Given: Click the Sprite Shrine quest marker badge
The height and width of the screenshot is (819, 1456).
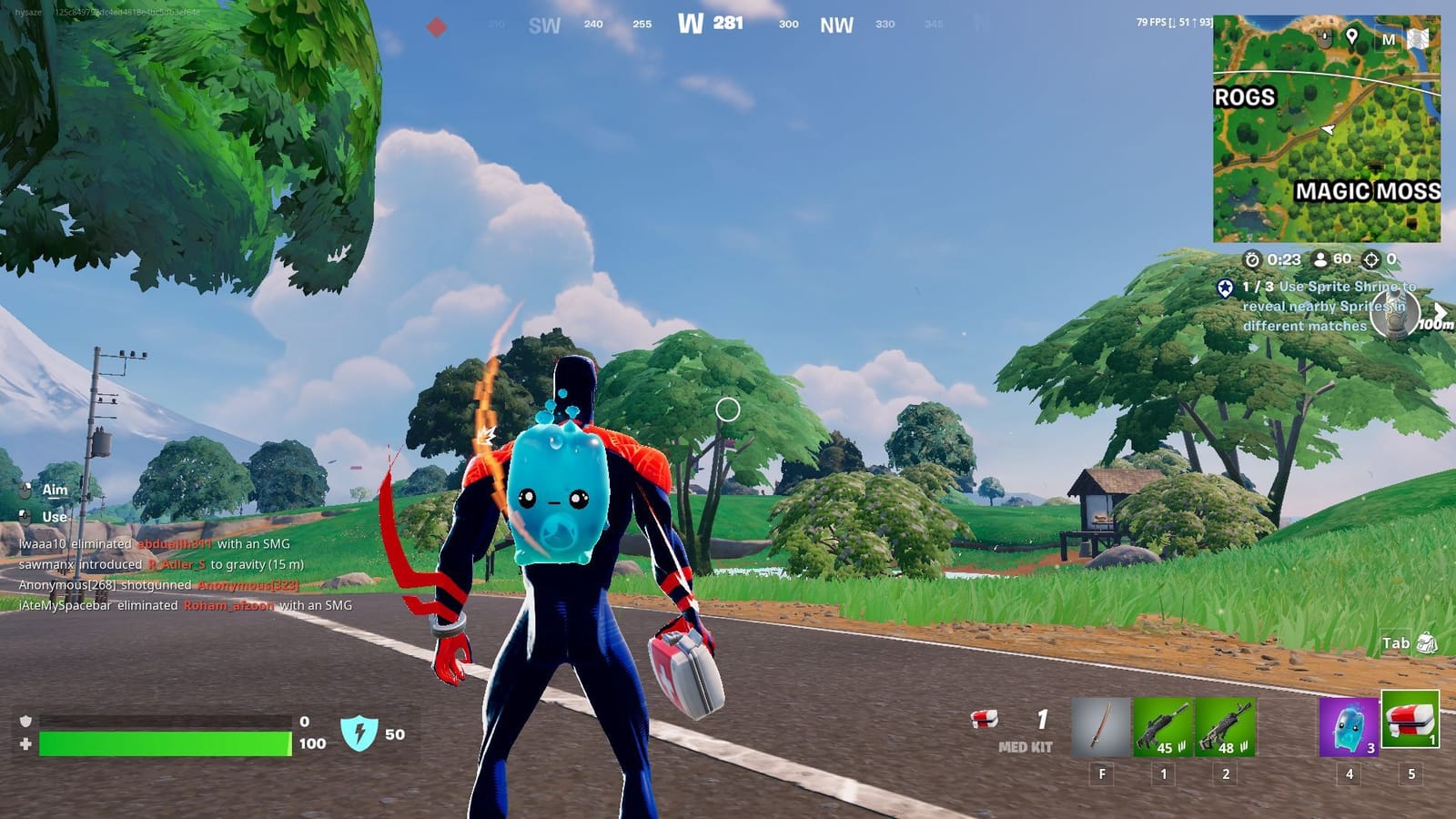Looking at the screenshot, I should [1226, 288].
